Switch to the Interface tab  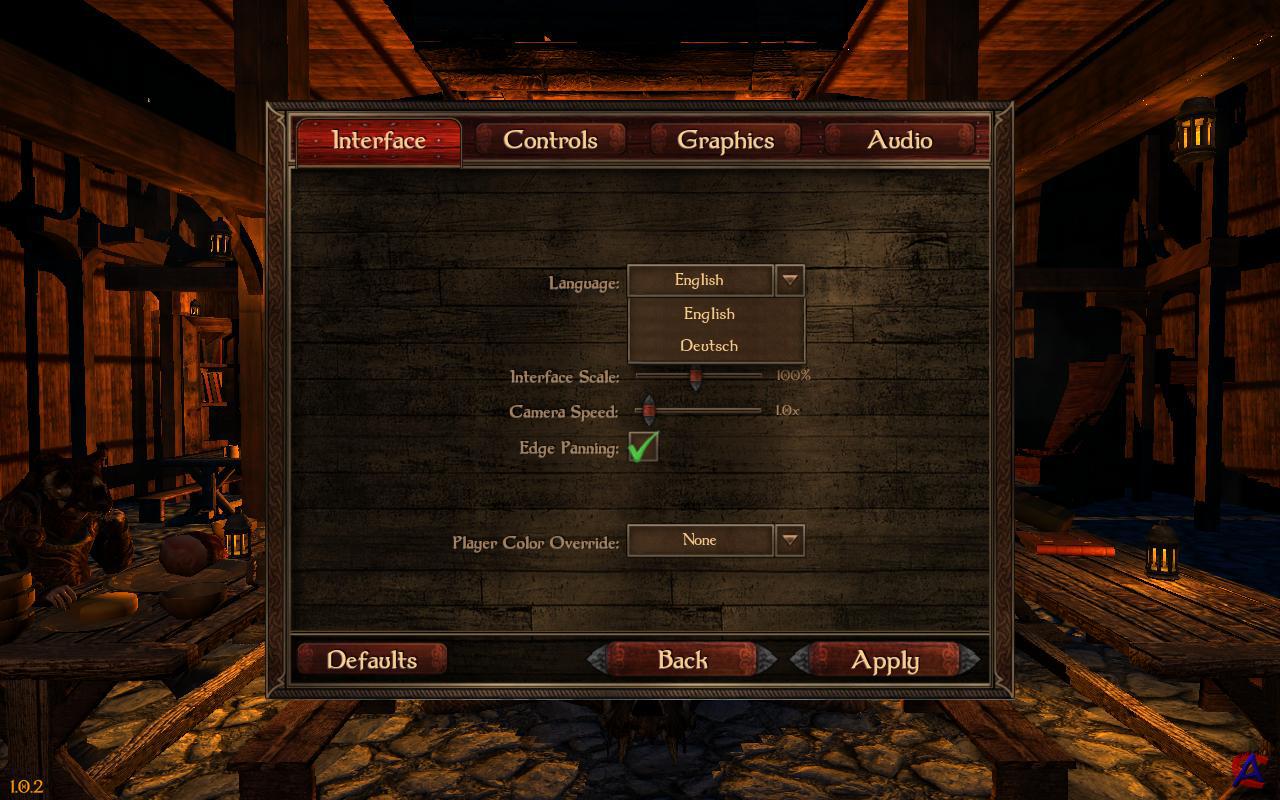(x=378, y=141)
